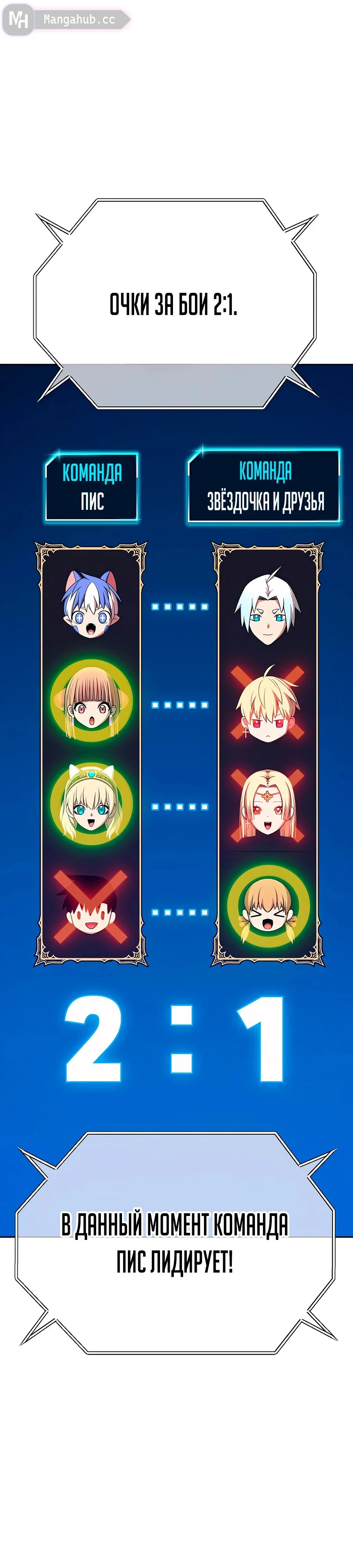Select the Команда Звёздочка и Друзья label
Image resolution: width=353 pixels, height=1568 pixels.
264,486
